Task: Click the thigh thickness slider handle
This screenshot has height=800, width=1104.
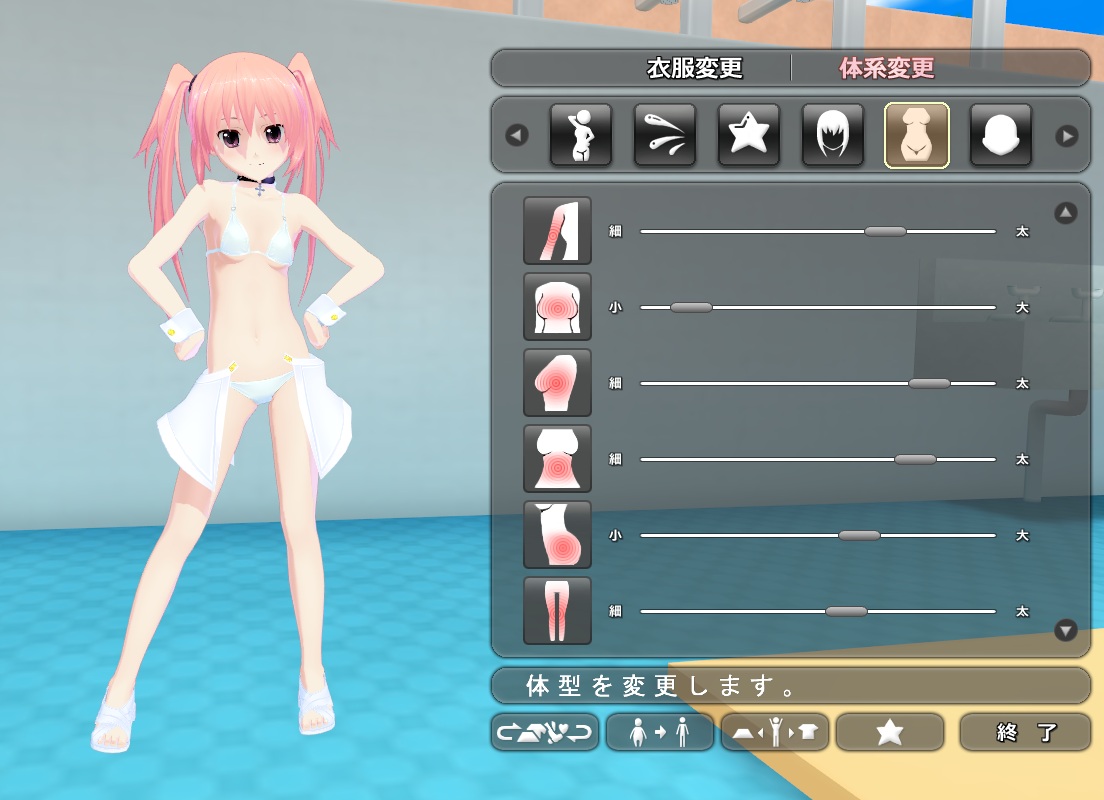Action: click(x=846, y=611)
